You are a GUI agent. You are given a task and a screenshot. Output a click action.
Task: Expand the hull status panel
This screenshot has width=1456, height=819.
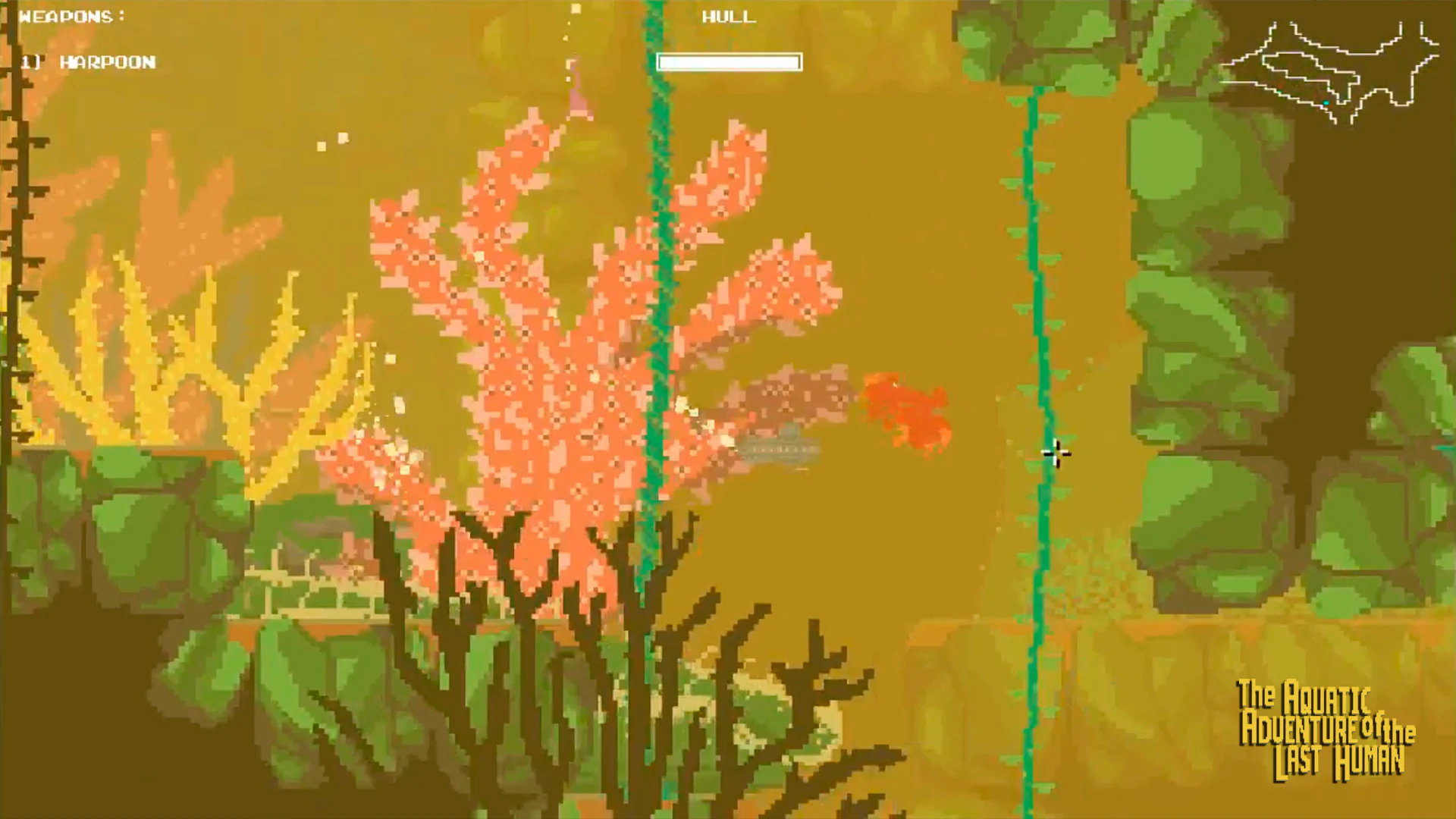[730, 62]
